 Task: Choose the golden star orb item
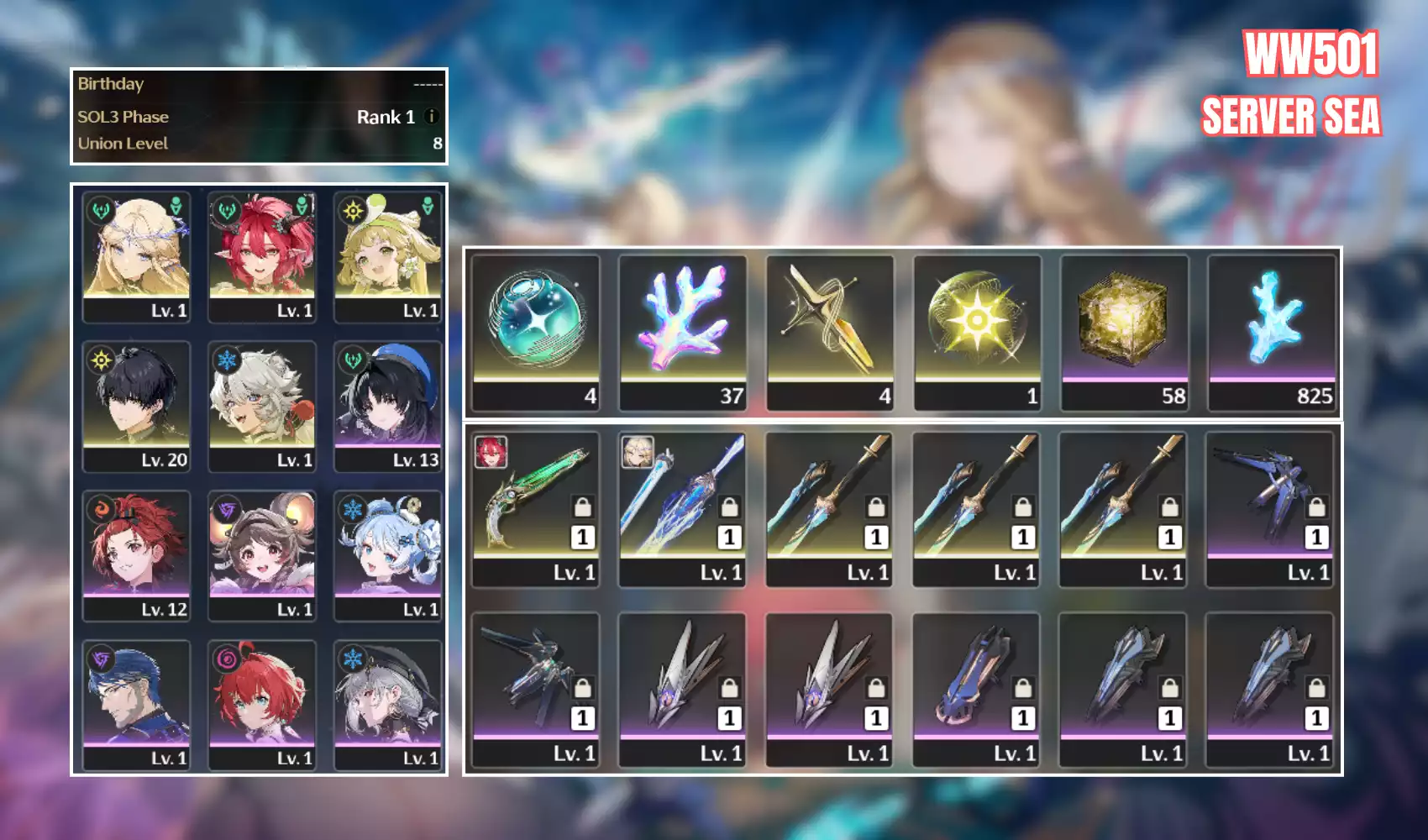pos(977,332)
